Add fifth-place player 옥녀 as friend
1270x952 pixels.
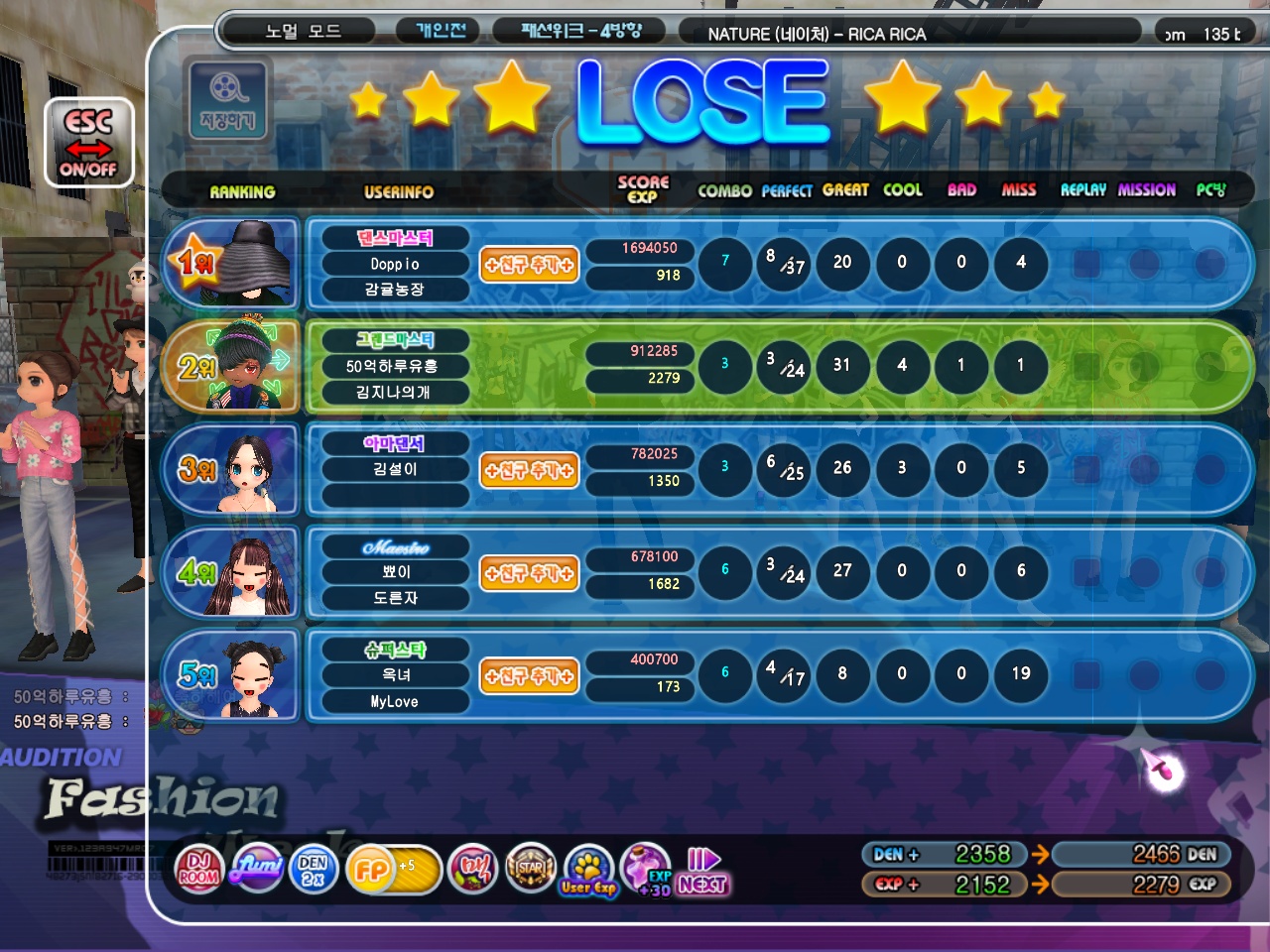[529, 675]
